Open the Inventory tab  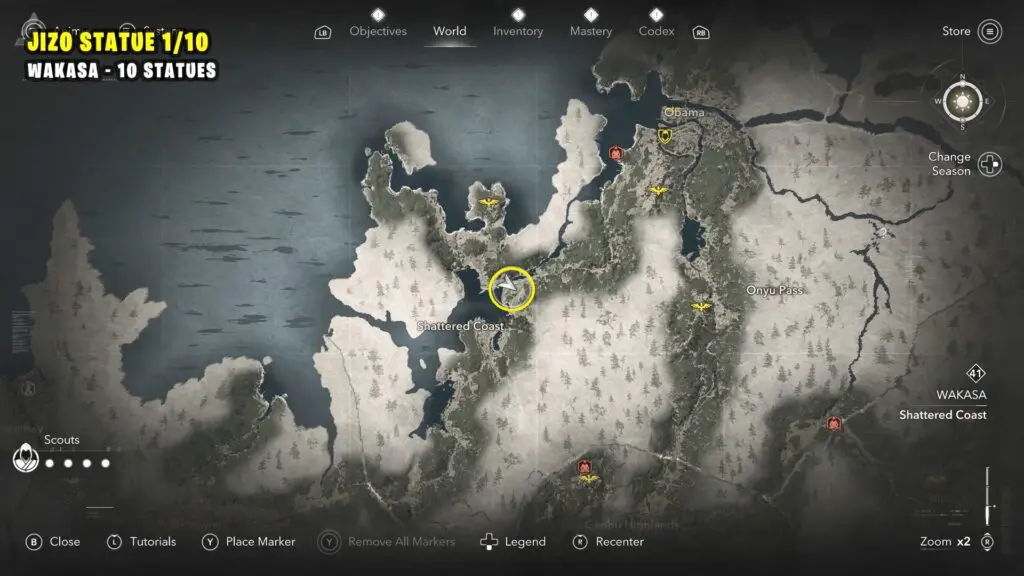[x=518, y=31]
